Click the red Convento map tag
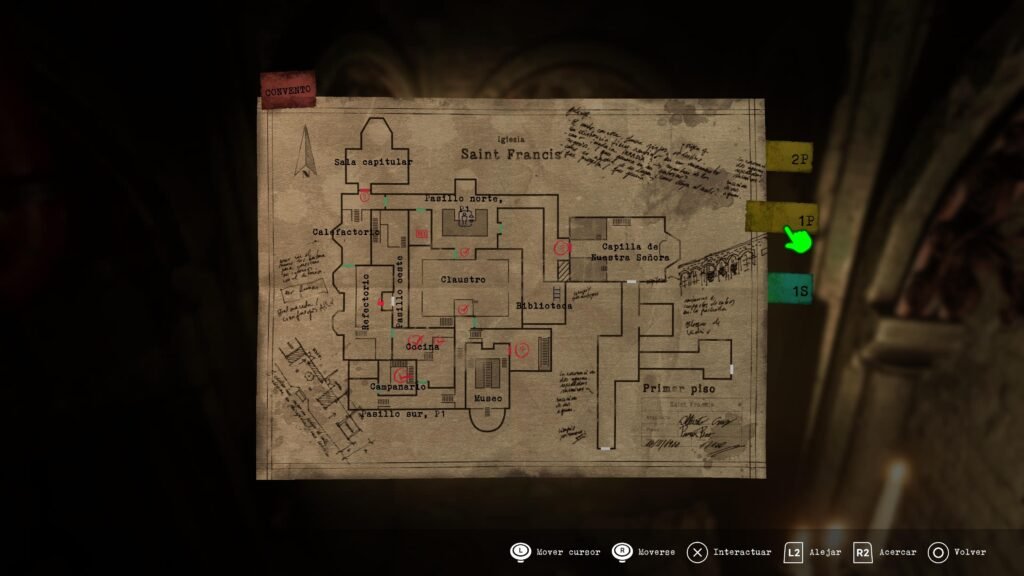The width and height of the screenshot is (1024, 576). pos(288,90)
